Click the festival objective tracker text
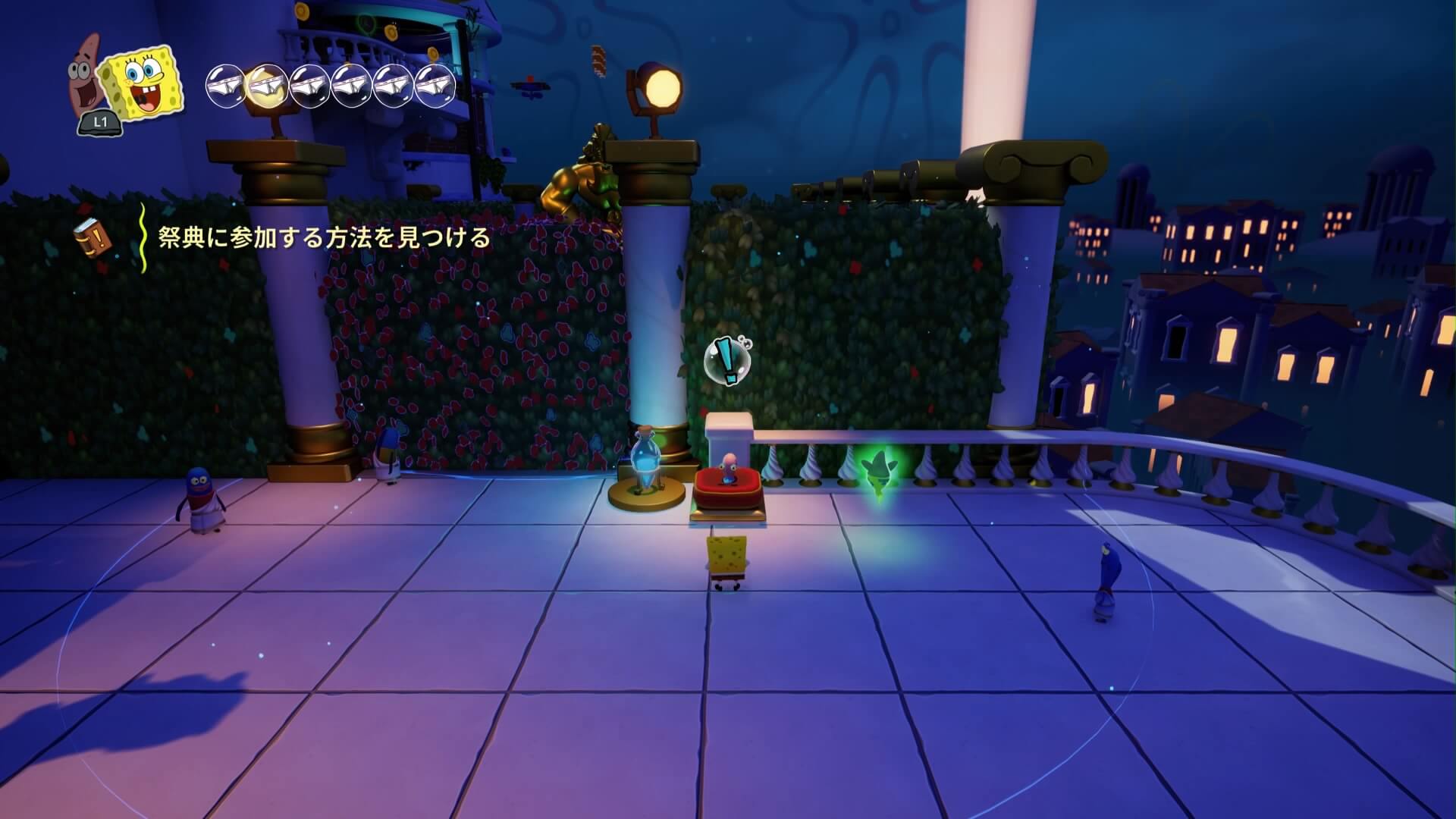1456x819 pixels. click(x=324, y=238)
